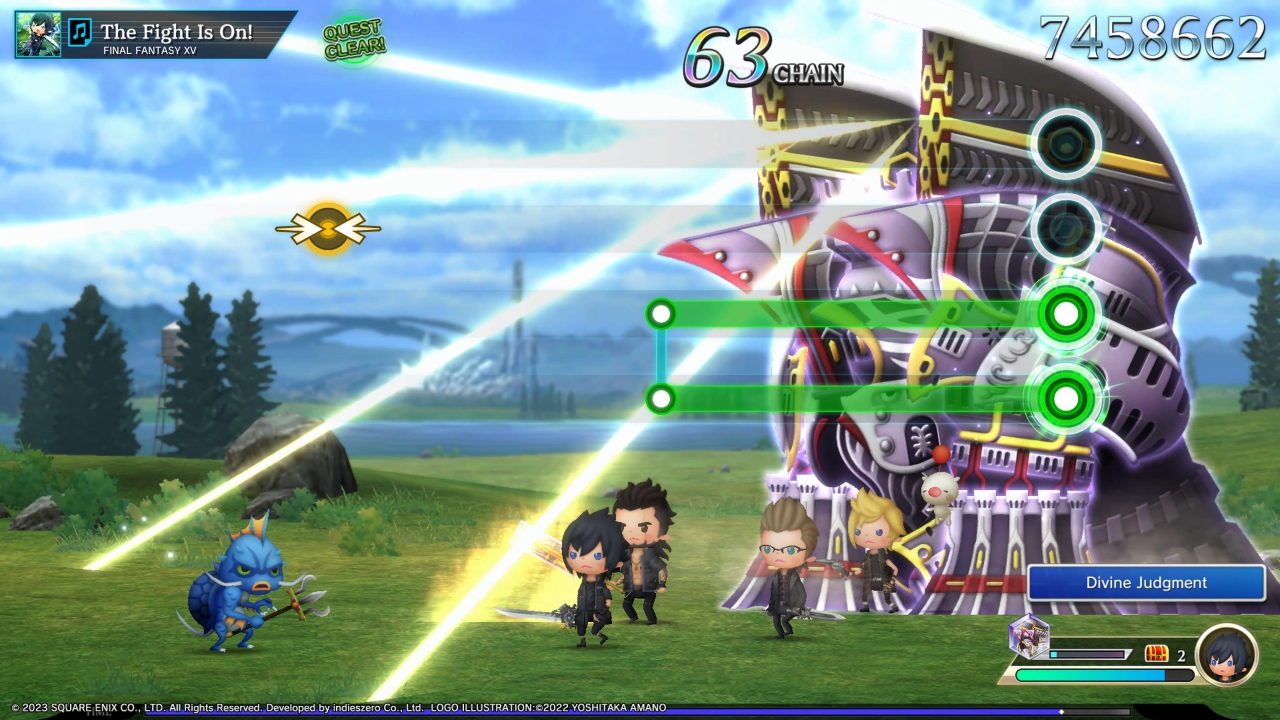
Task: Click the music note icon beside song title
Action: [79, 34]
